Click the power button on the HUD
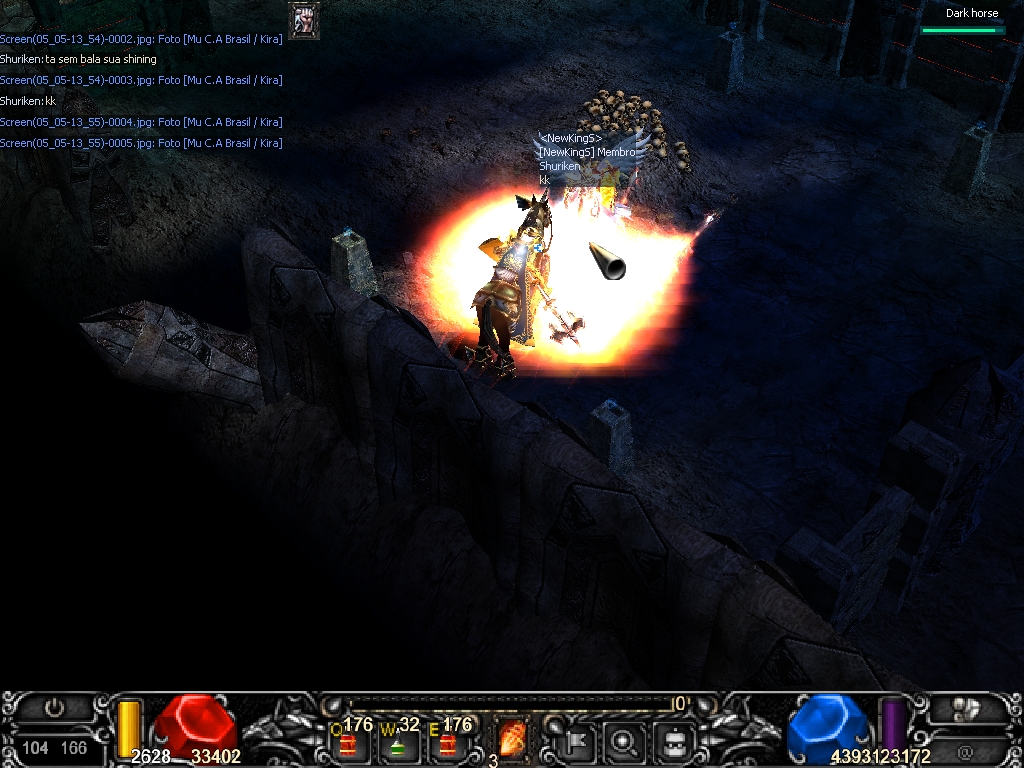 [x=55, y=709]
